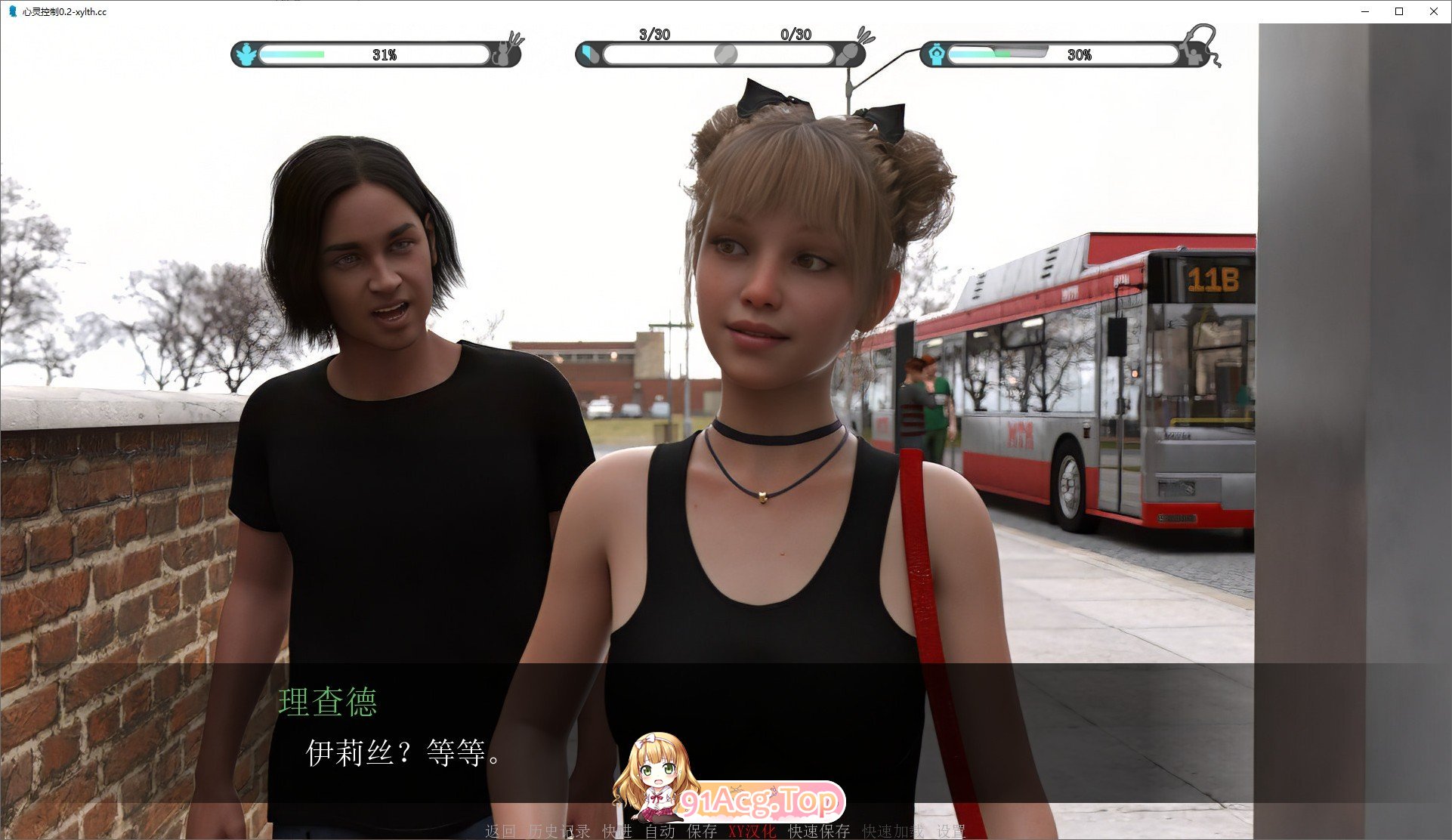Select 快速加载 quick load
The height and width of the screenshot is (840, 1452).
click(x=893, y=831)
